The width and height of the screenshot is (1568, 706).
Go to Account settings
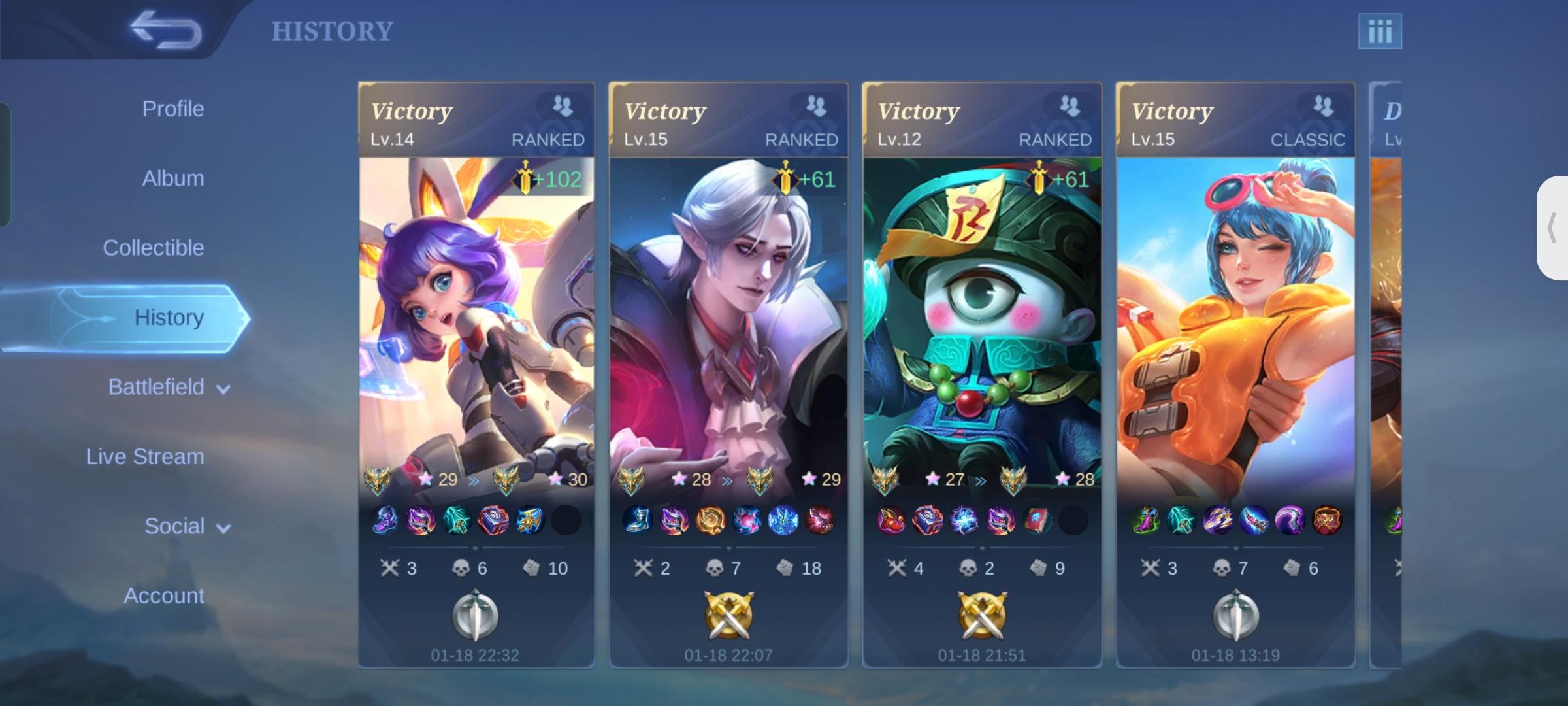163,595
